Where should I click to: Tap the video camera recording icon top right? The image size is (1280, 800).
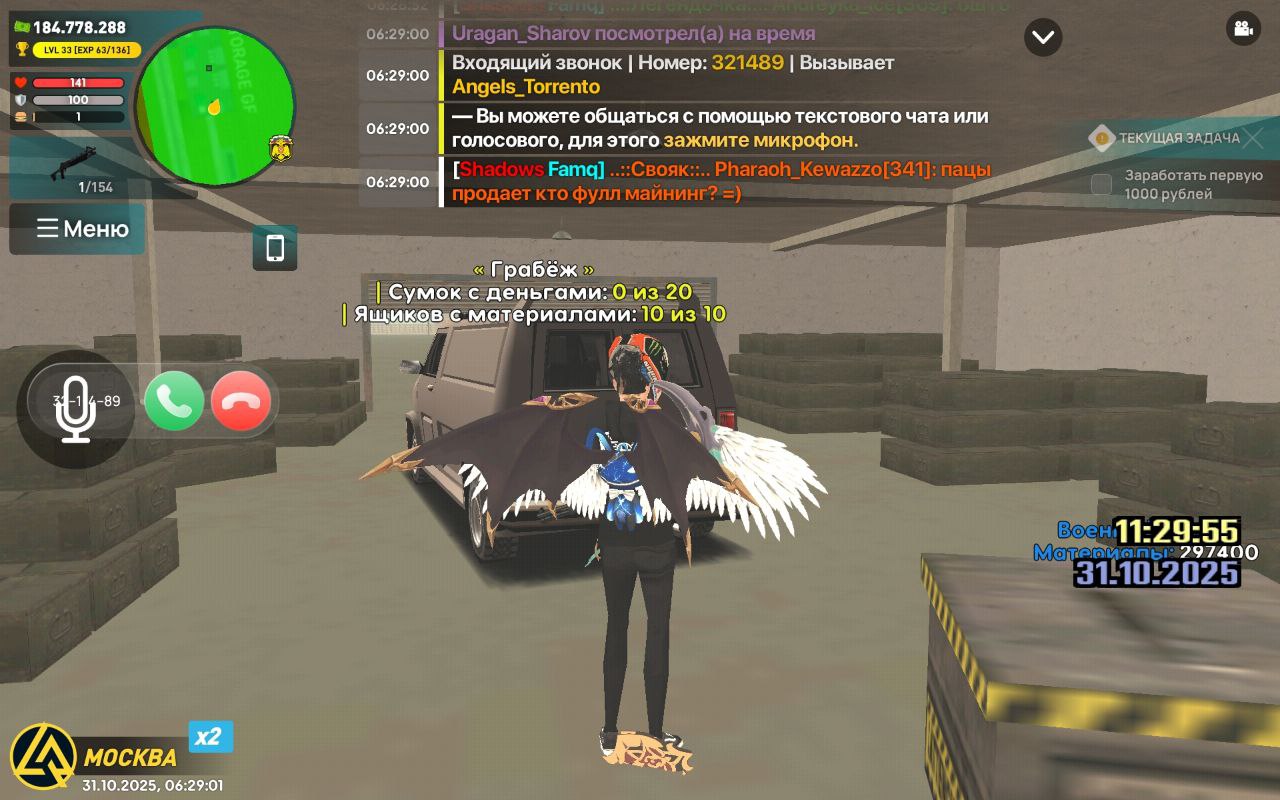(x=1242, y=30)
